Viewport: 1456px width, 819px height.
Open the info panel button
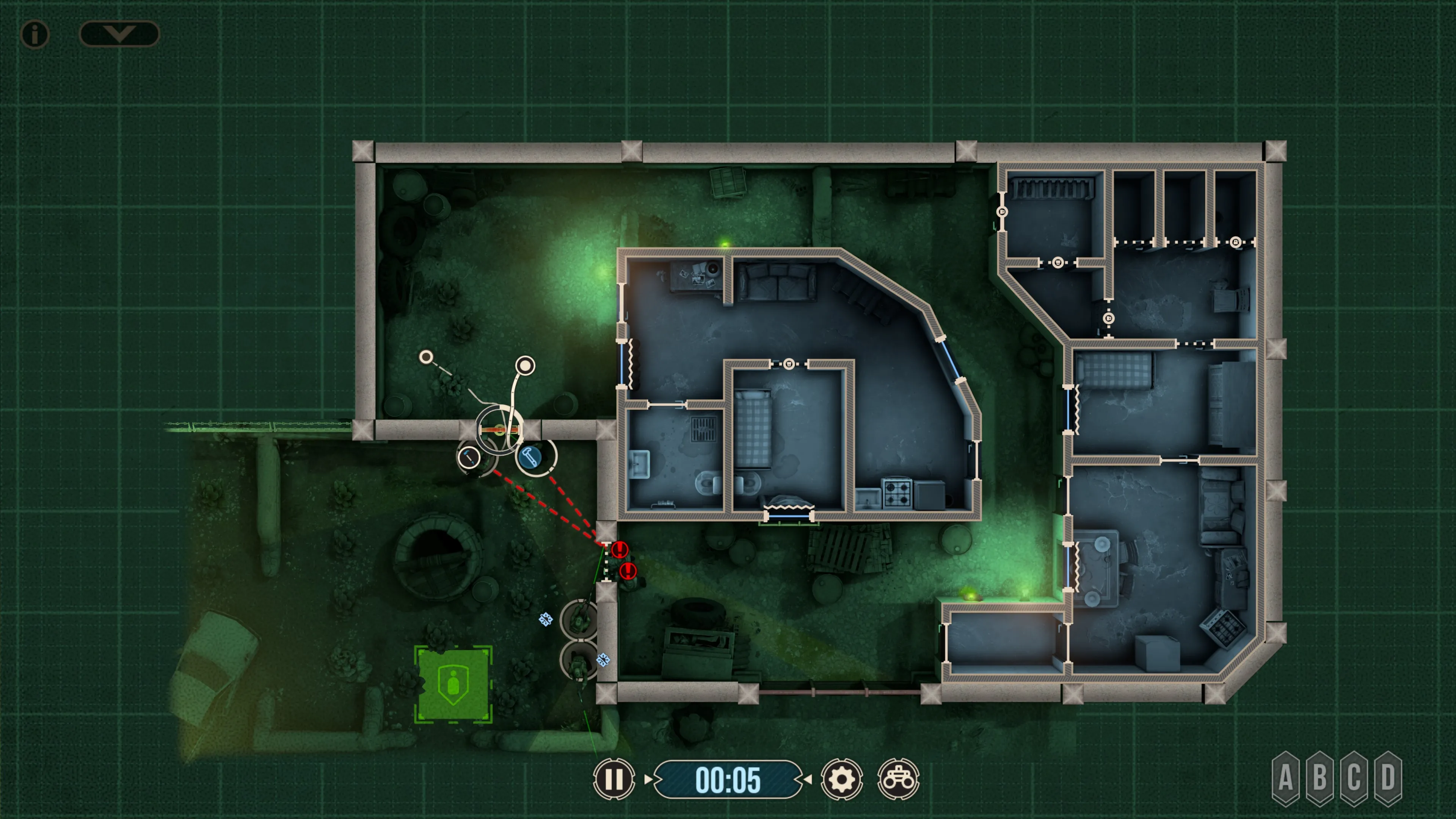[x=35, y=35]
